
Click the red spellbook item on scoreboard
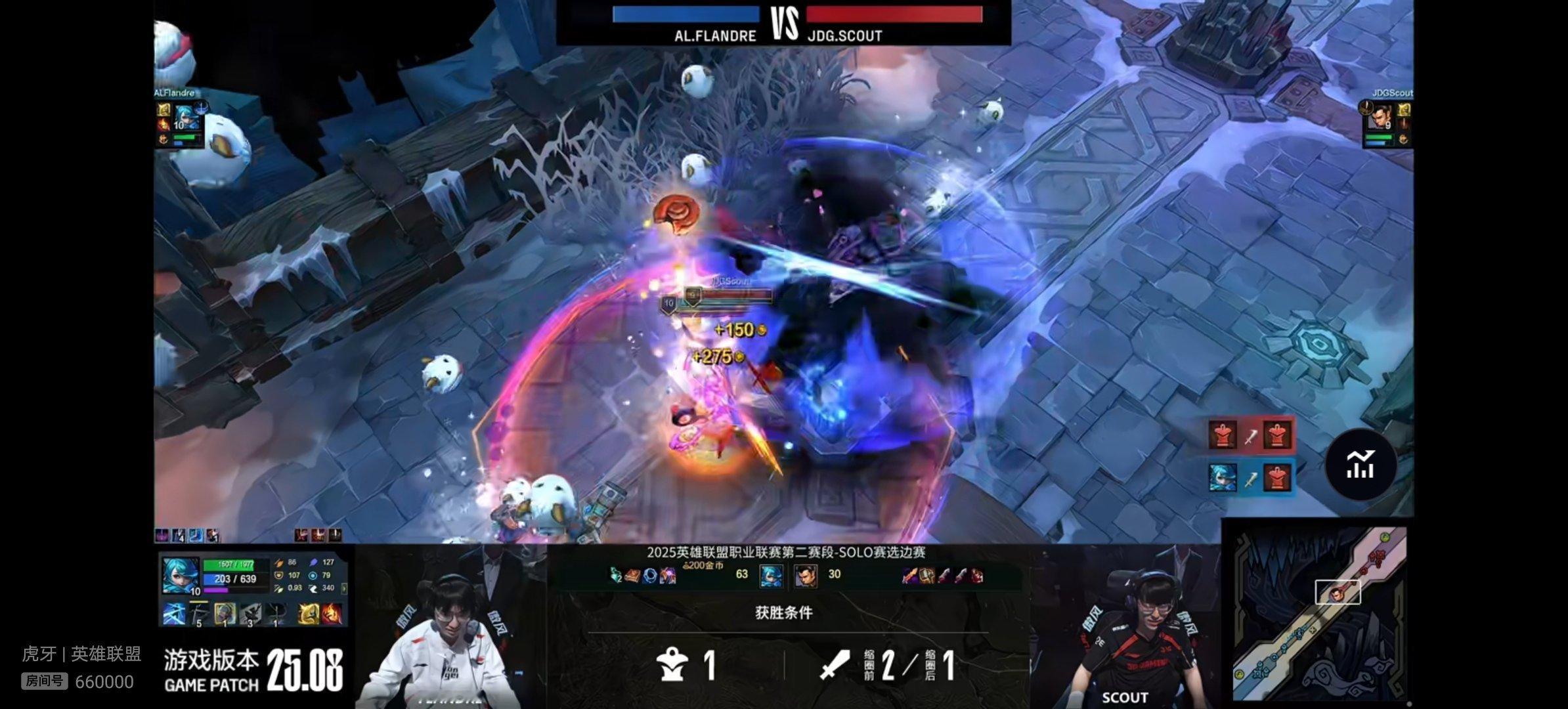[633, 576]
